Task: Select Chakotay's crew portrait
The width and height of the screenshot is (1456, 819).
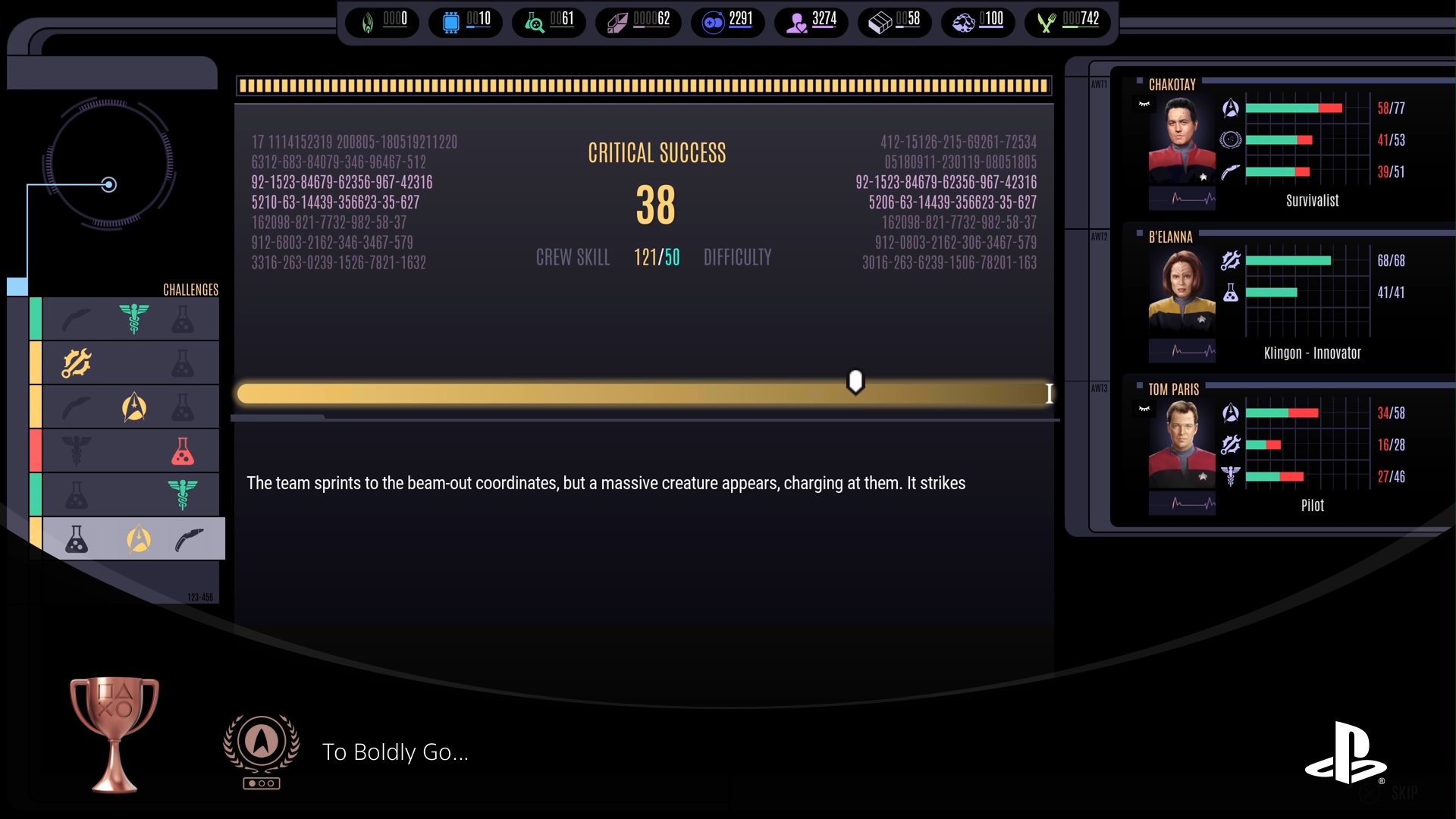Action: 1181,141
